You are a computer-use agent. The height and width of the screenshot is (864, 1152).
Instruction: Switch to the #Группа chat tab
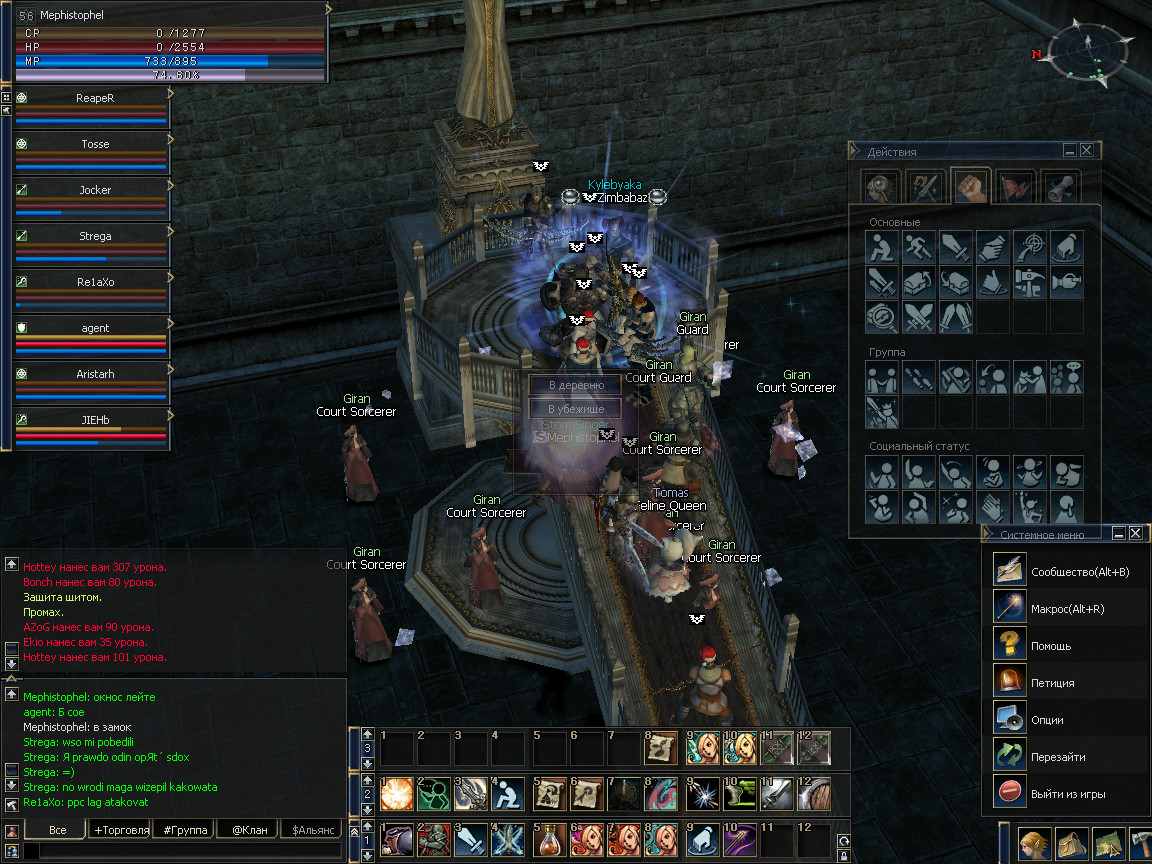185,830
